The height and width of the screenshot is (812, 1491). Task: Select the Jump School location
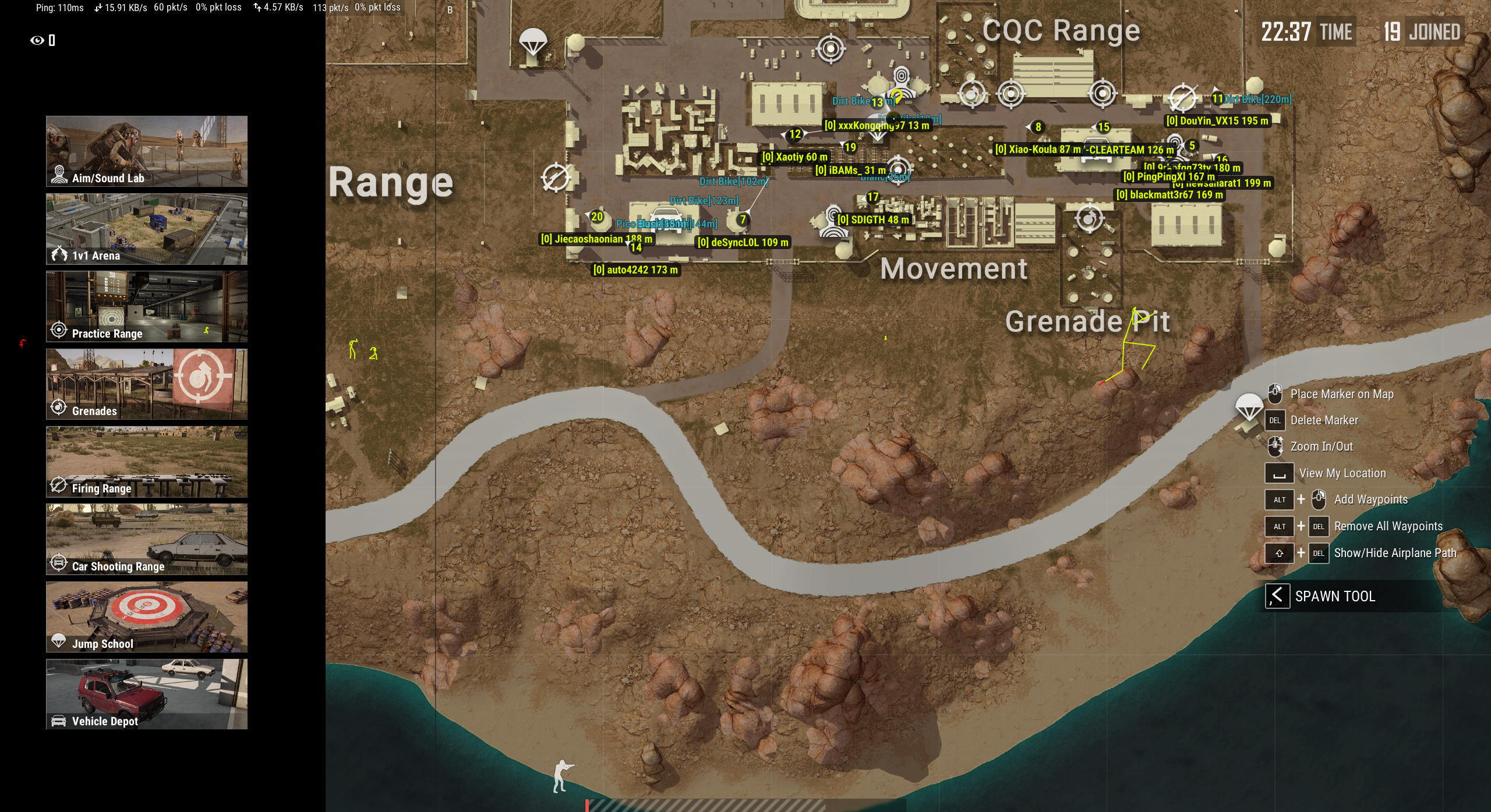point(147,616)
